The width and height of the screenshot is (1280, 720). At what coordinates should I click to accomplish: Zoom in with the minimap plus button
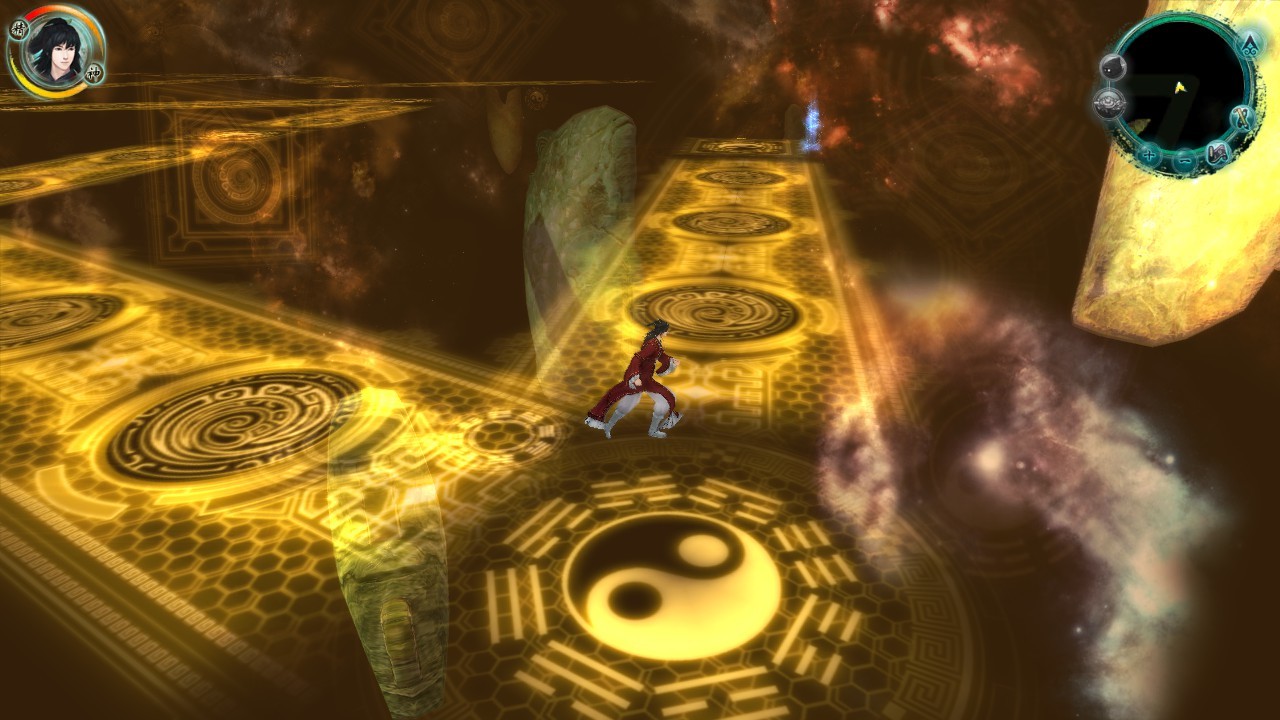click(x=1148, y=155)
